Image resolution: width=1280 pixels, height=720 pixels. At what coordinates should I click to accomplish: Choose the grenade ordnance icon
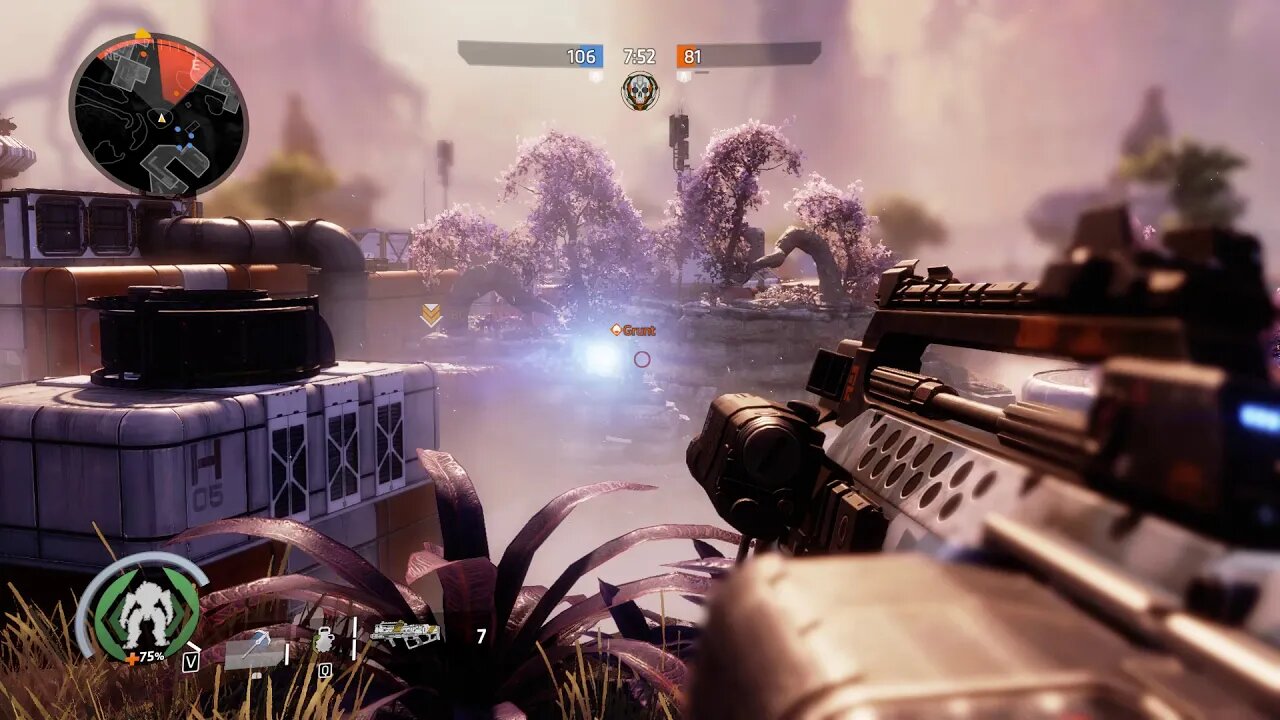324,639
